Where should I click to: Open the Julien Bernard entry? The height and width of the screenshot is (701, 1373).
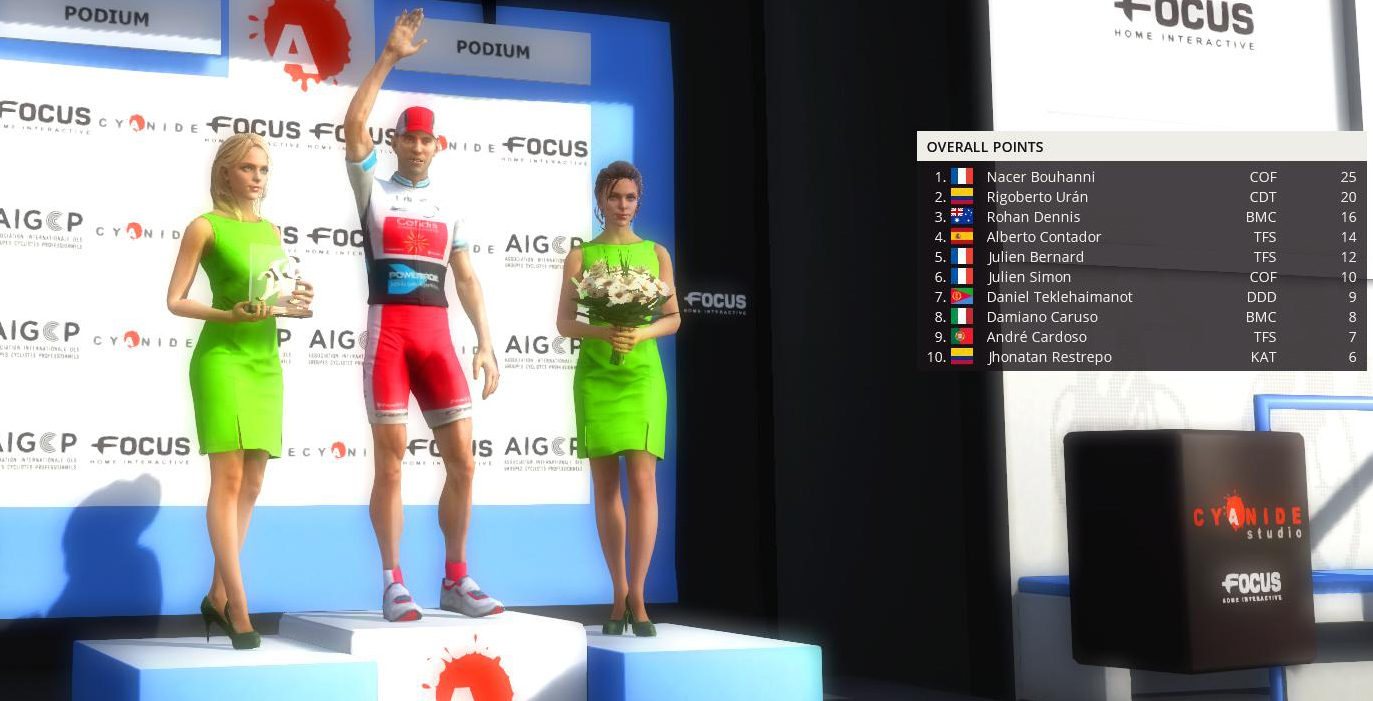pyautogui.click(x=1035, y=257)
